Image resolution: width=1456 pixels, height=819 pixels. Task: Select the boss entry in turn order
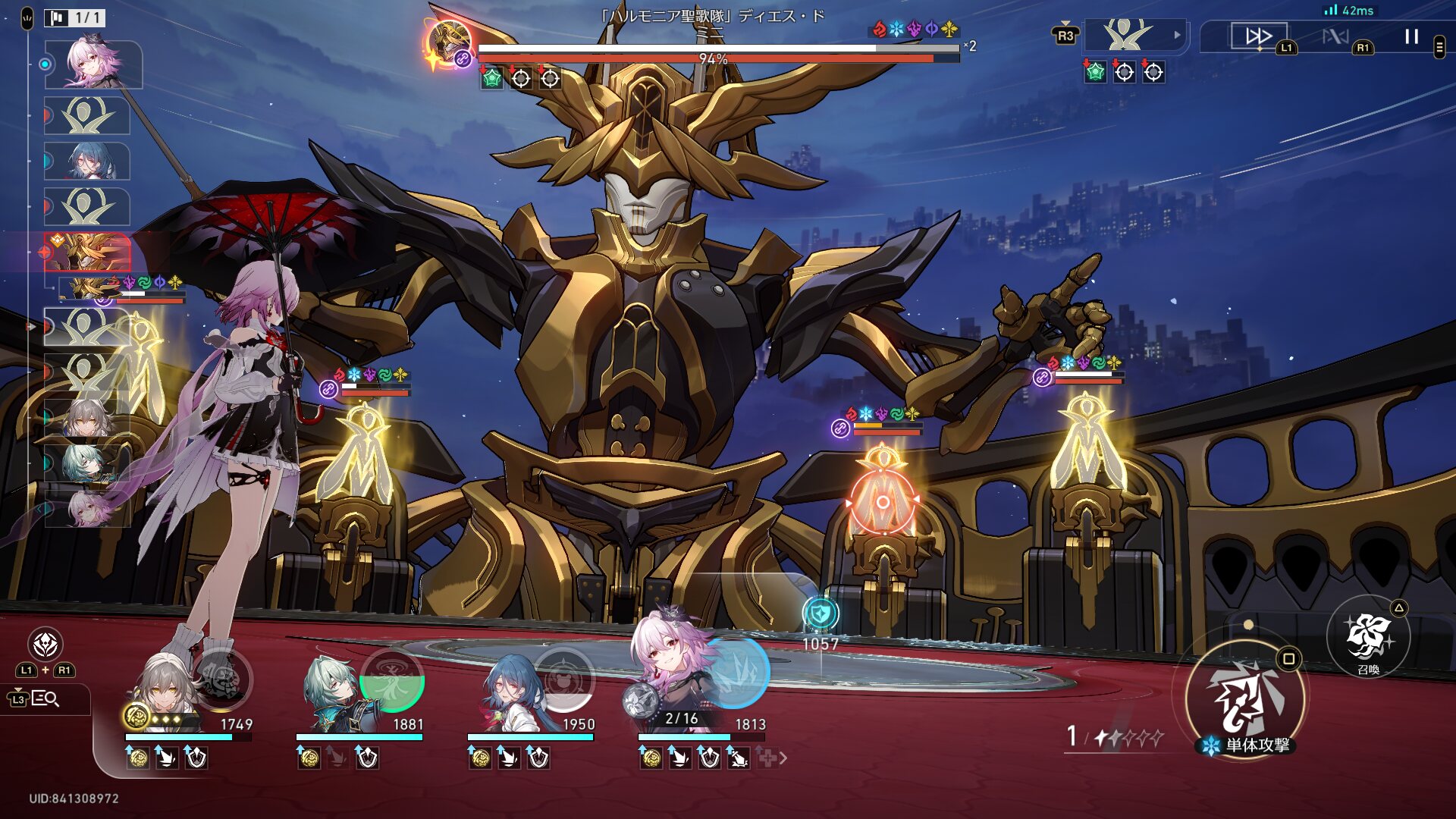coord(87,252)
